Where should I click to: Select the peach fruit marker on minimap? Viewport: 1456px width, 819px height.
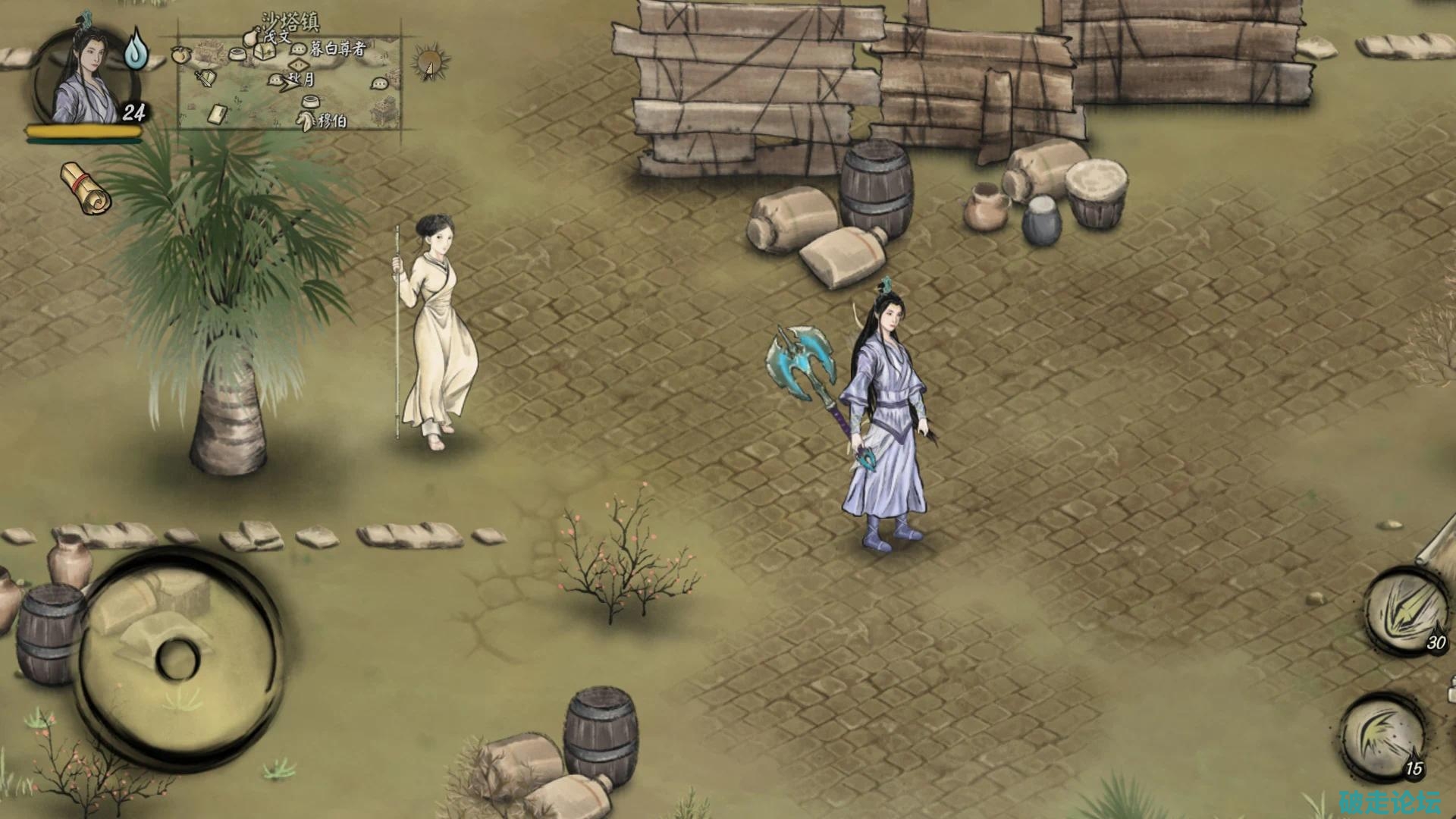tap(183, 55)
